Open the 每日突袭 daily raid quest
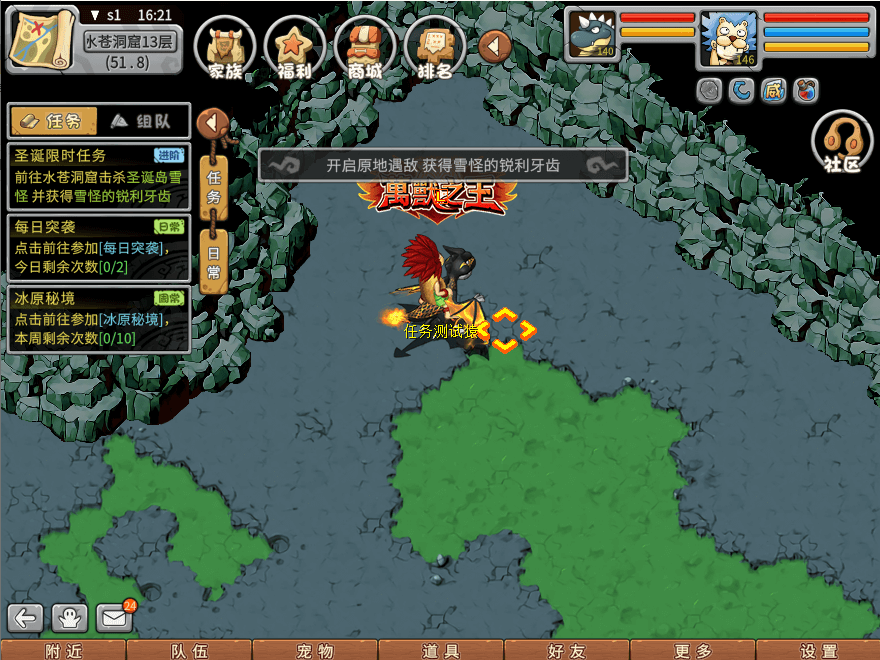Screen dimensions: 880x660 click(x=98, y=247)
